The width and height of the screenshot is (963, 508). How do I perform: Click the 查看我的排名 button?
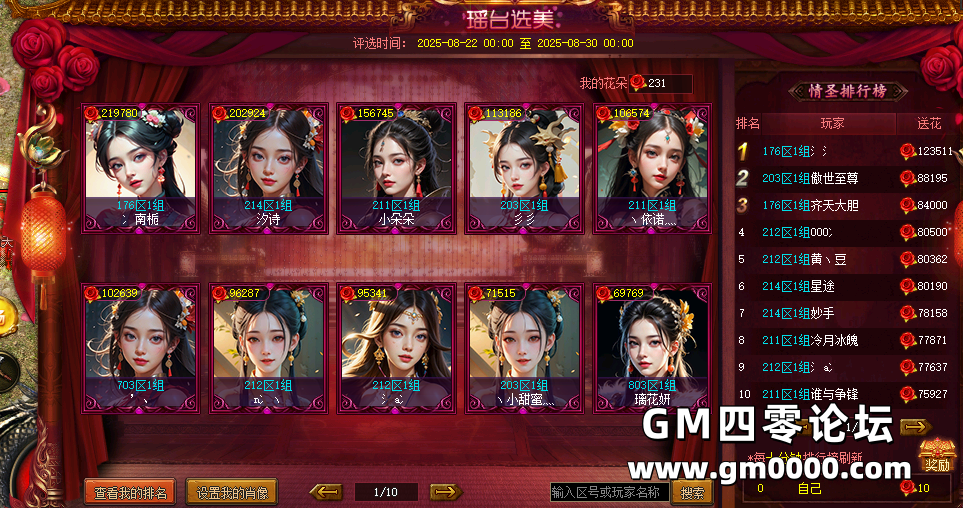click(x=131, y=492)
